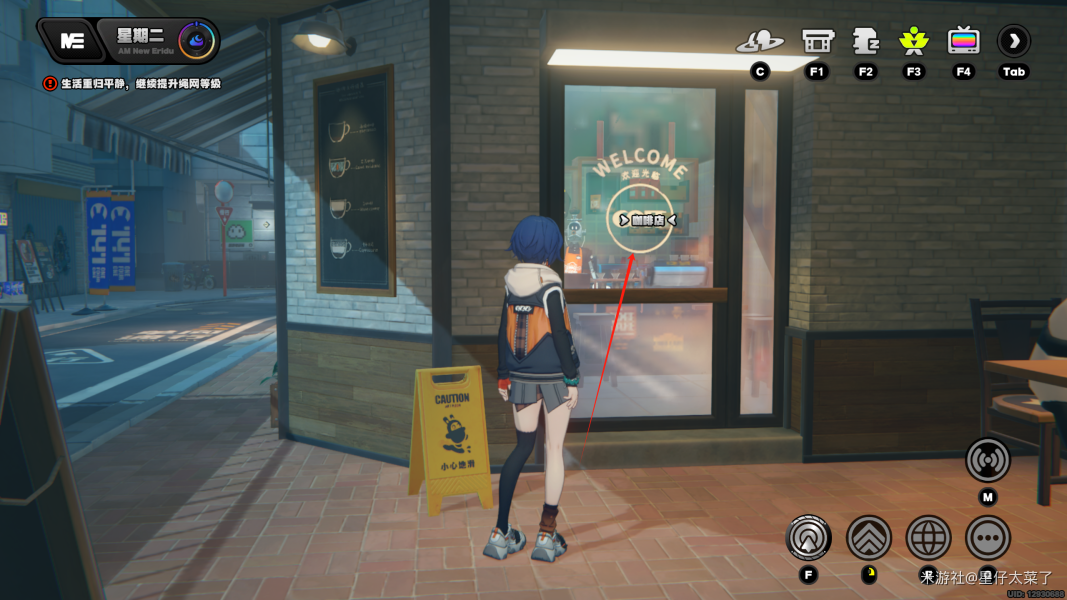The image size is (1067, 600).
Task: Open the planet-shaped icon in the top bar
Action: pos(760,42)
